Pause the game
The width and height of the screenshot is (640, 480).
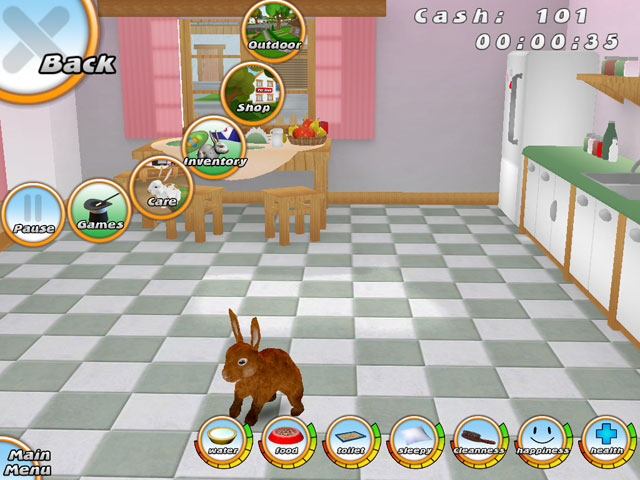(x=32, y=213)
